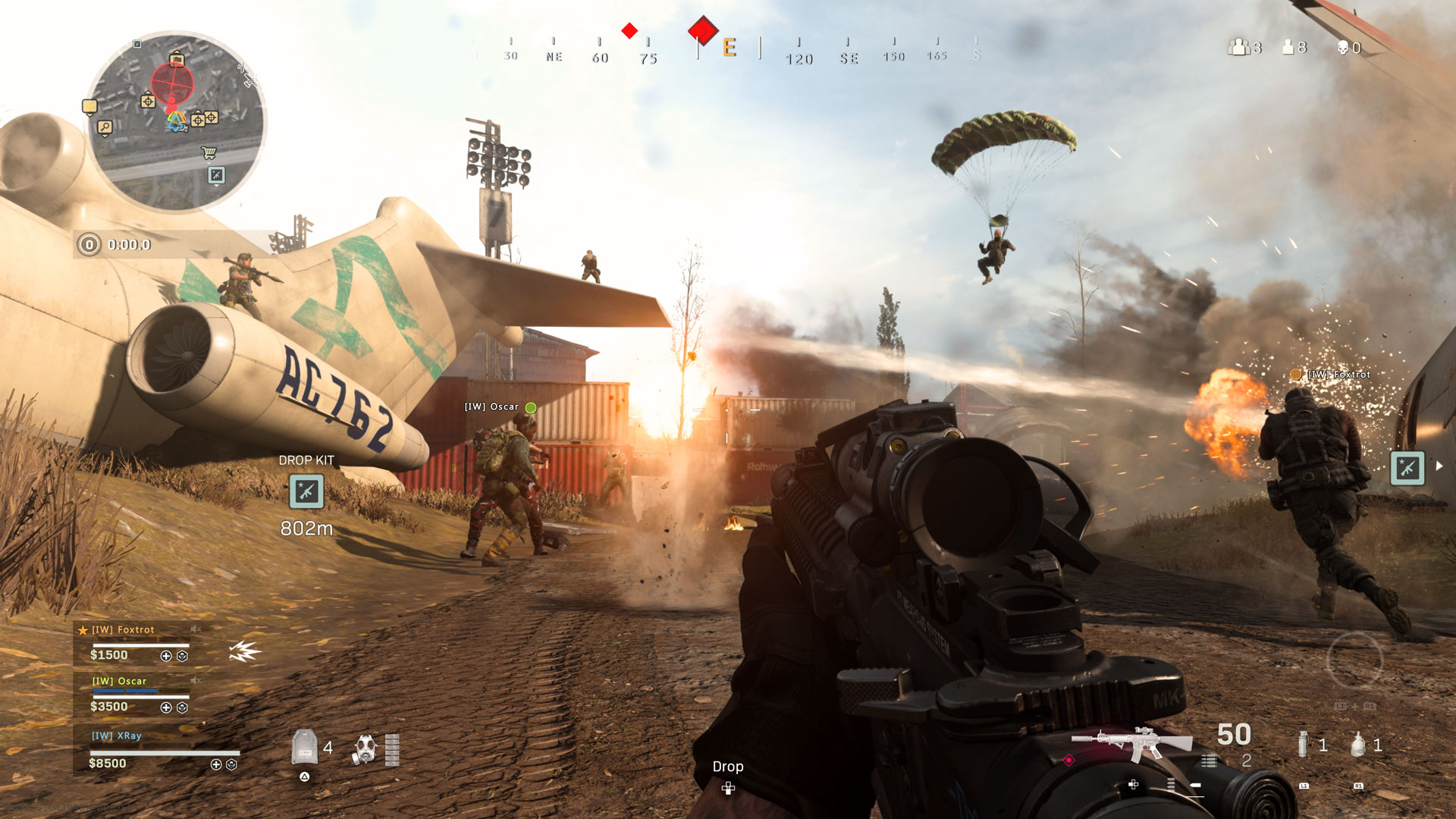Expand the arrow beside the killstreak slot
Image resolution: width=1456 pixels, height=819 pixels.
click(x=1439, y=467)
